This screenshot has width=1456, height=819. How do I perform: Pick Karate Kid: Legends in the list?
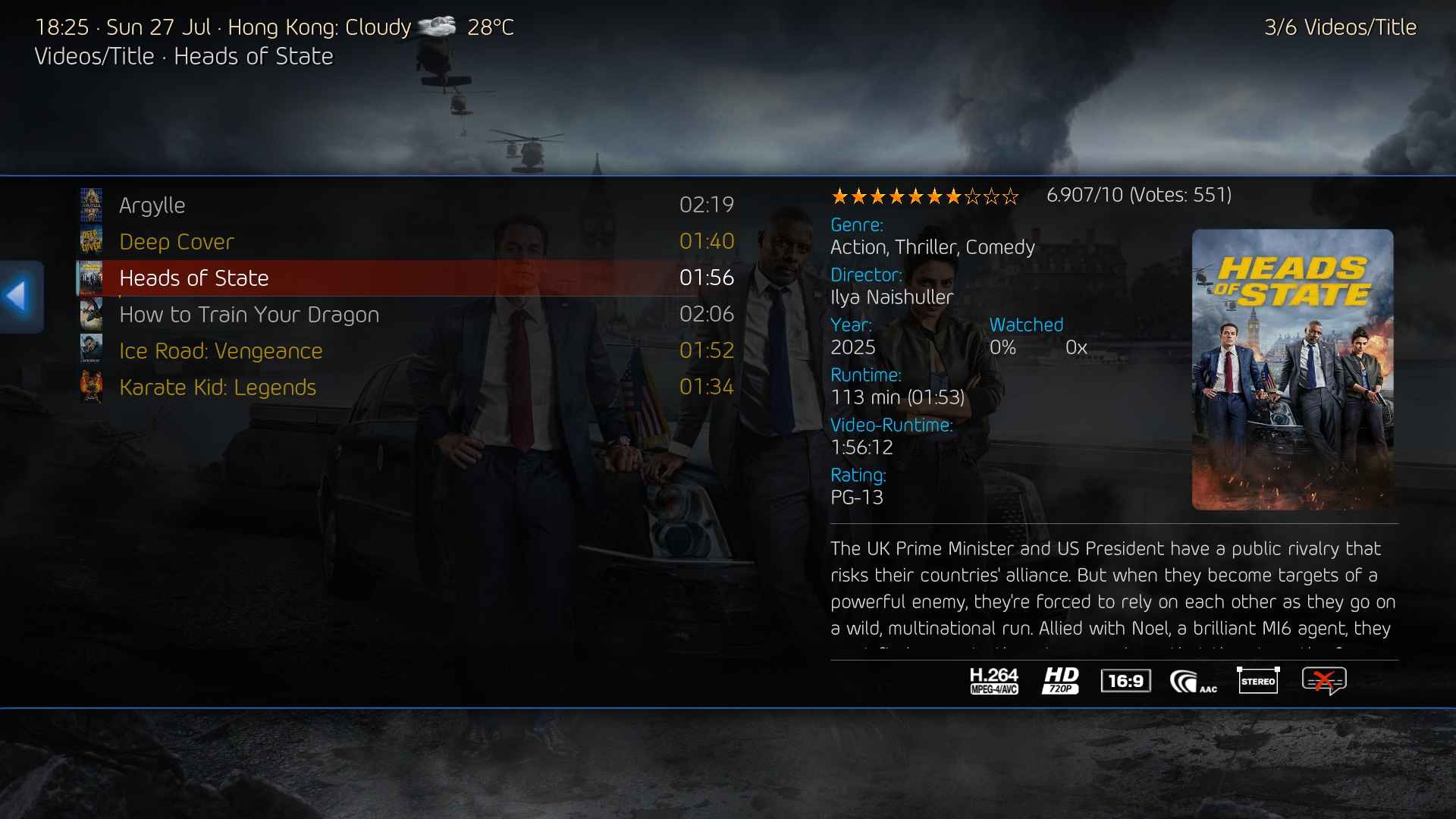tap(218, 388)
